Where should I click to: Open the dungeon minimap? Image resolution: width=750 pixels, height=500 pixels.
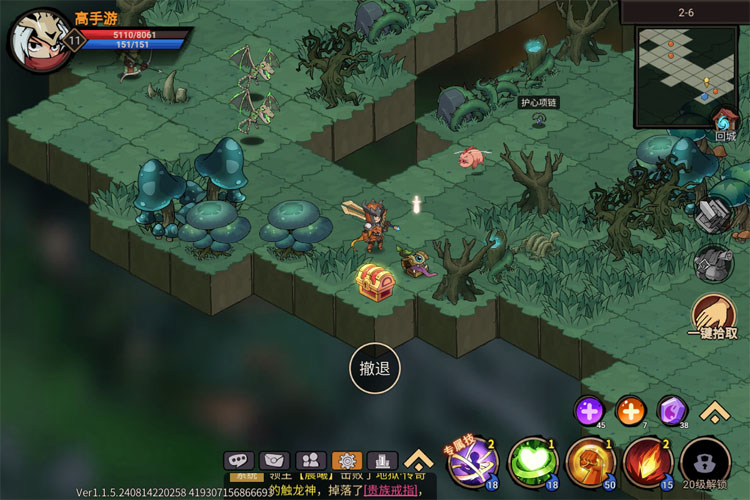coord(687,77)
